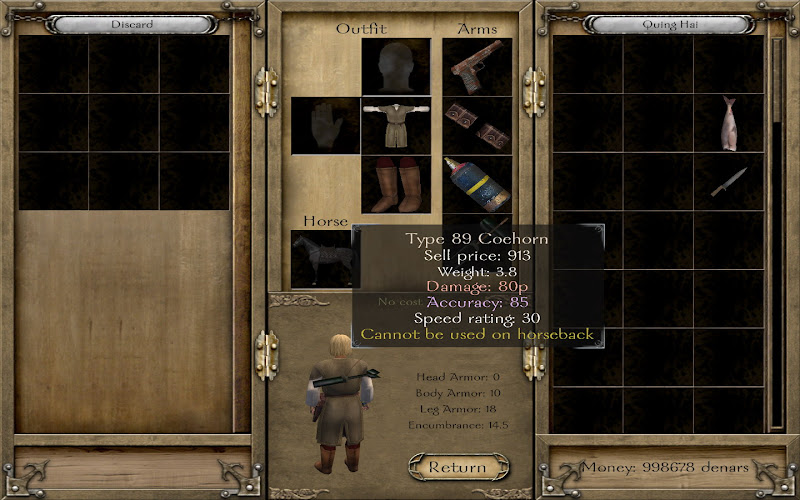Pick the fish in the inventory
The image size is (800, 500).
(x=729, y=124)
